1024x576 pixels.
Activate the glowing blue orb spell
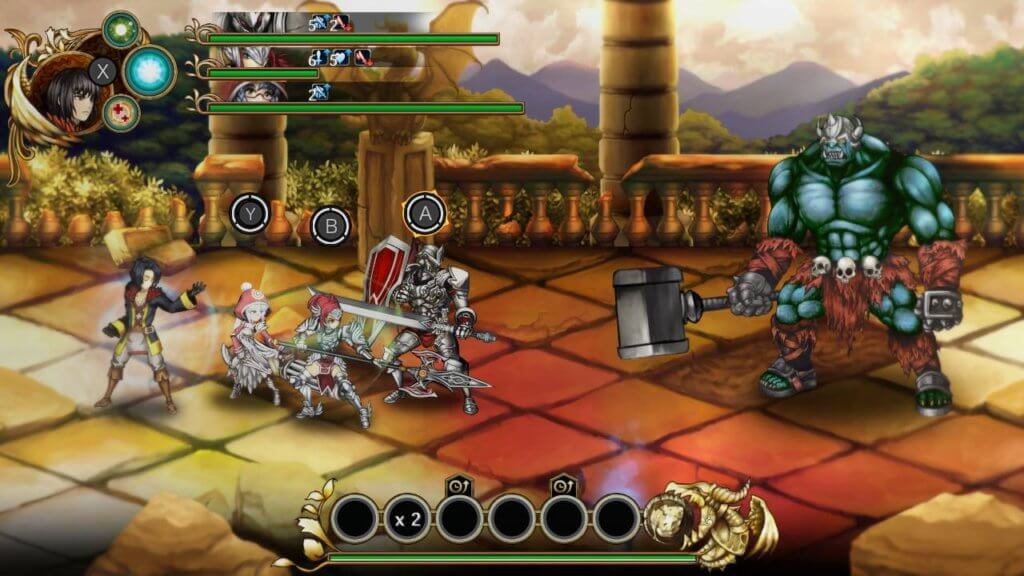pyautogui.click(x=149, y=71)
